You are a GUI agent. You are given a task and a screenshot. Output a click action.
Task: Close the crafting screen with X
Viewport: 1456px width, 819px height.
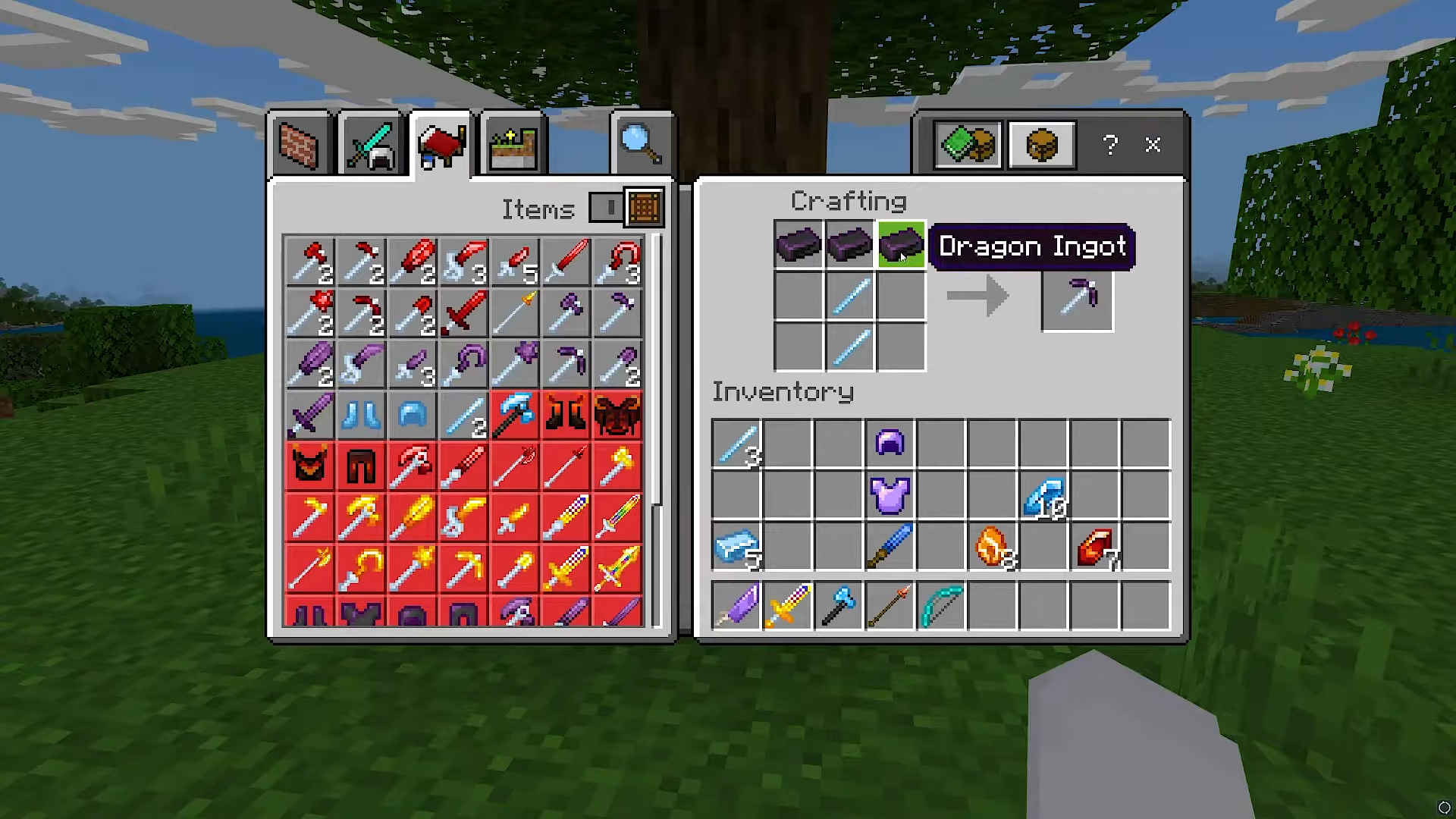tap(1153, 145)
